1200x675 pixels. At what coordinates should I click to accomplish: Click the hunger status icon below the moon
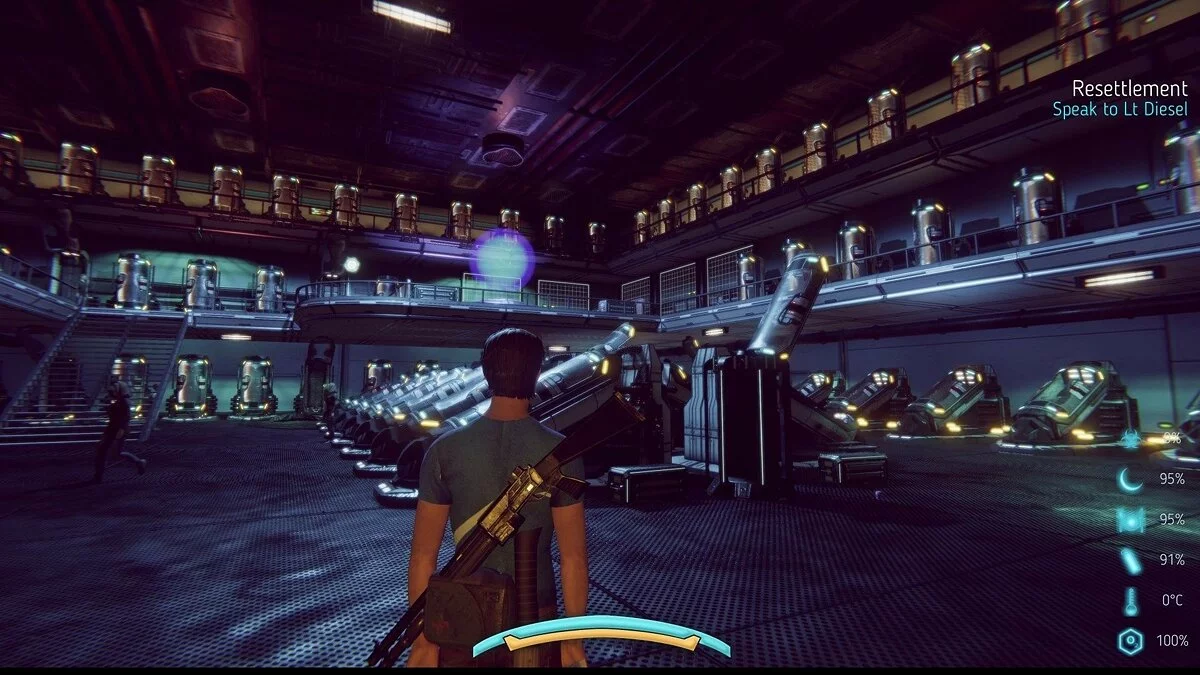click(x=1130, y=520)
